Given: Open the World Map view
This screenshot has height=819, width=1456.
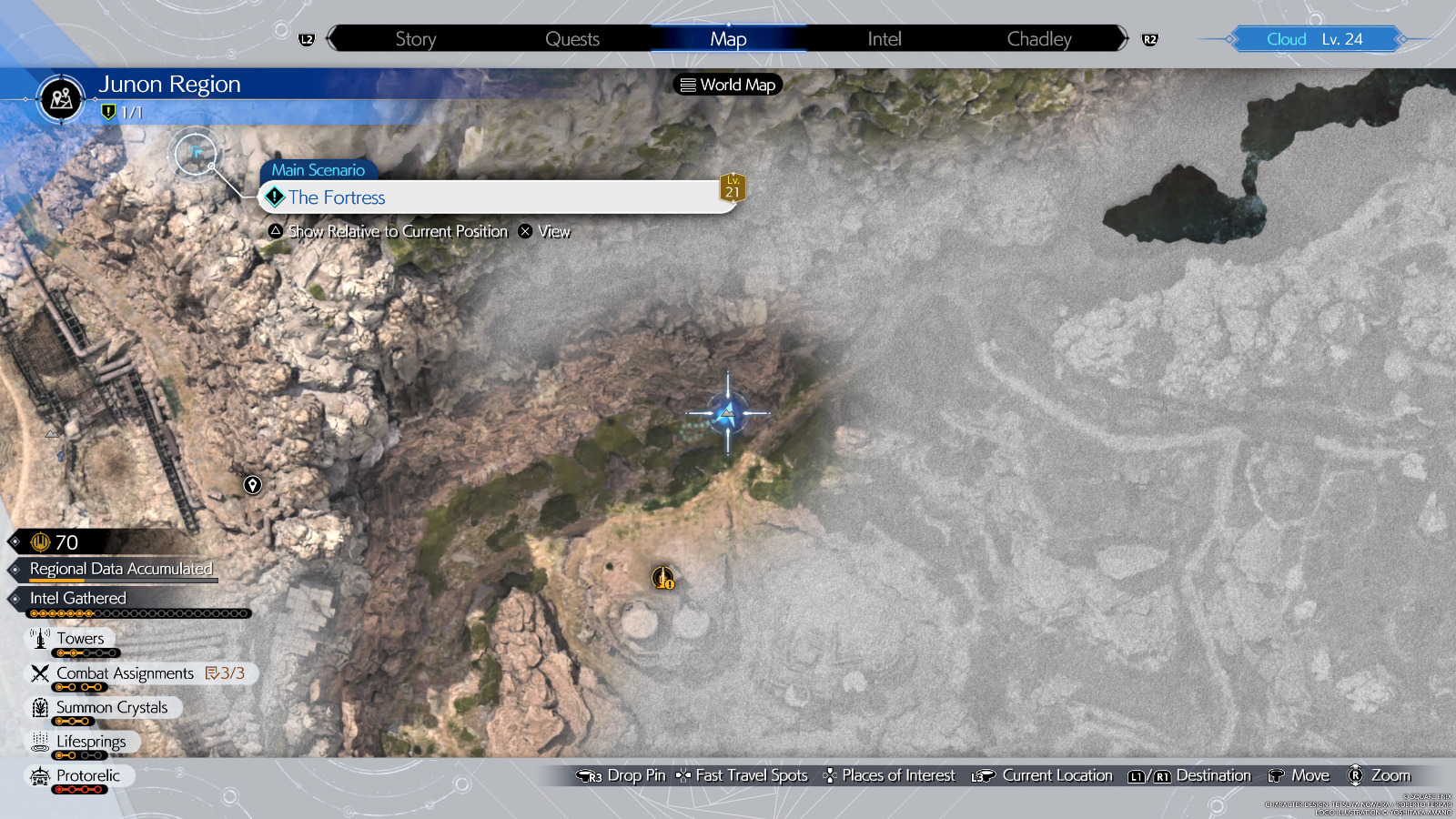Looking at the screenshot, I should pyautogui.click(x=726, y=85).
